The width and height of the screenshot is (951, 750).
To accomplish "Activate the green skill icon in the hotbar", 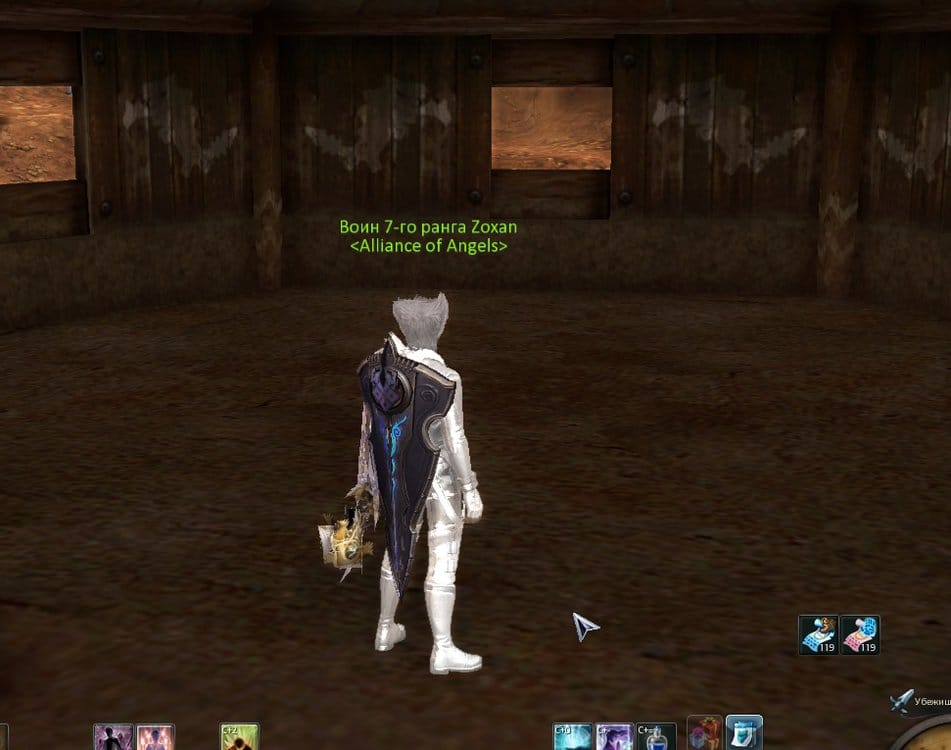I will point(239,738).
